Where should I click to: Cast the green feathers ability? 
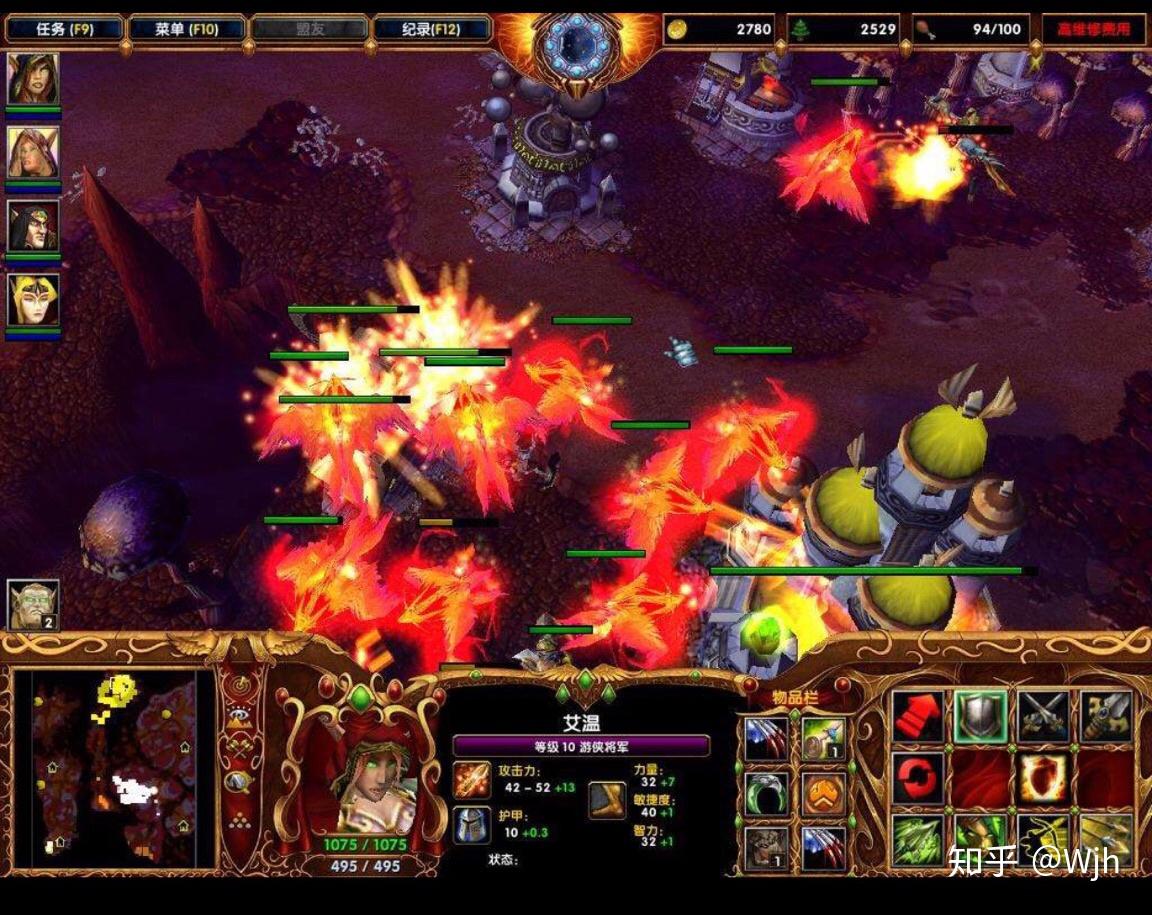tap(918, 840)
